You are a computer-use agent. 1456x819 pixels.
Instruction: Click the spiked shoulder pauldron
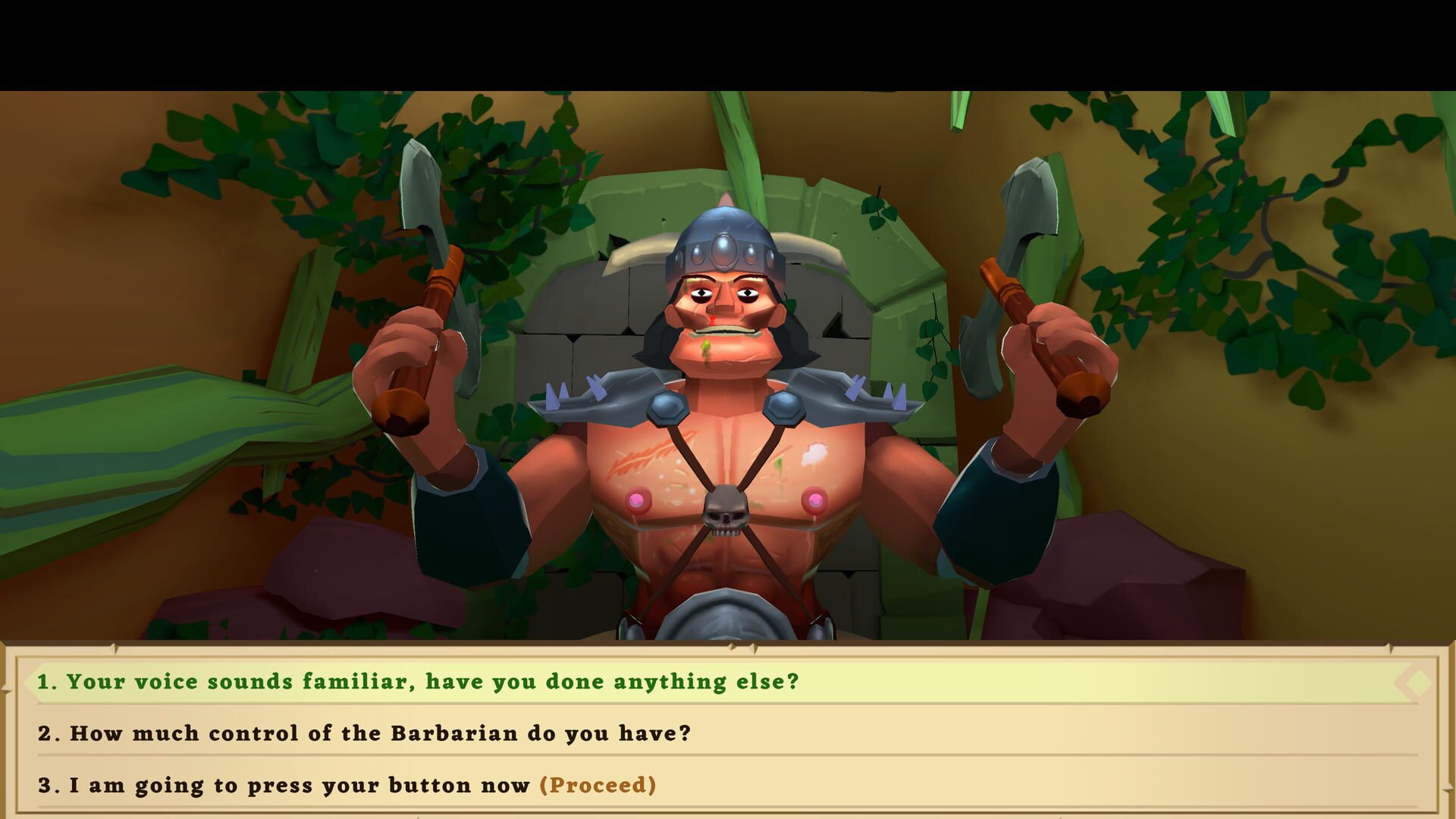point(599,394)
